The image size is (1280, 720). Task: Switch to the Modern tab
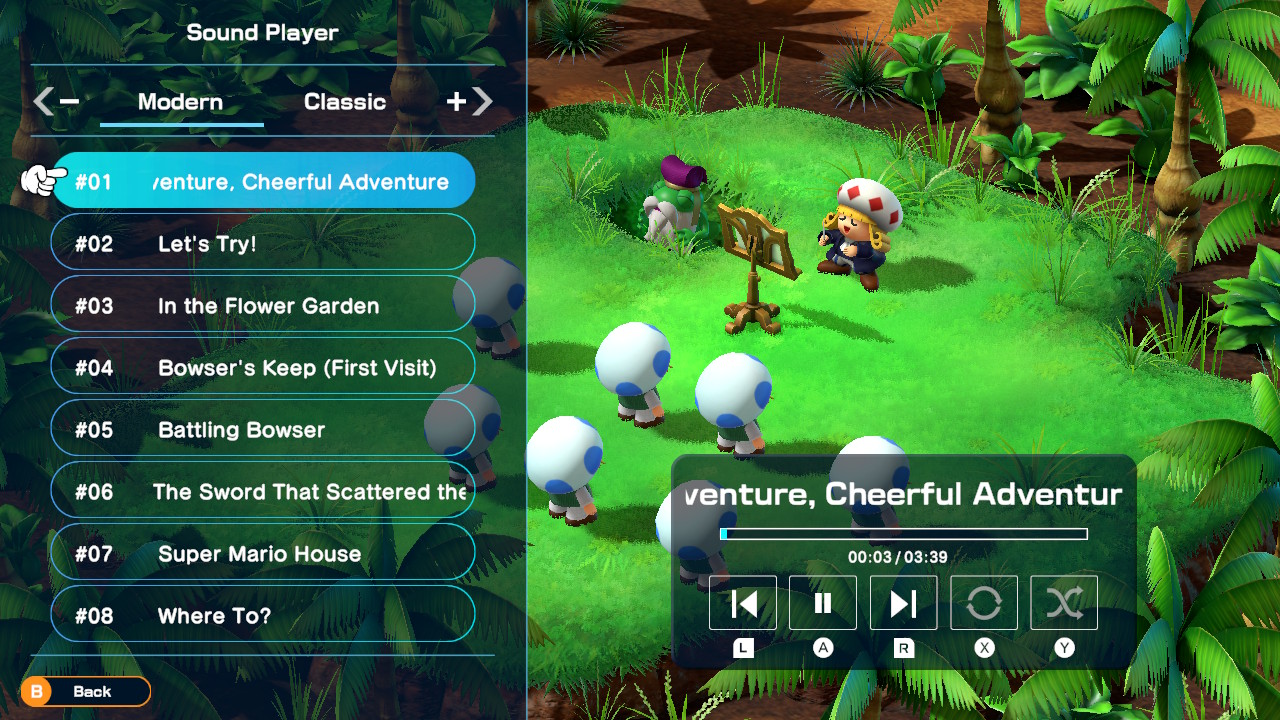pyautogui.click(x=181, y=102)
